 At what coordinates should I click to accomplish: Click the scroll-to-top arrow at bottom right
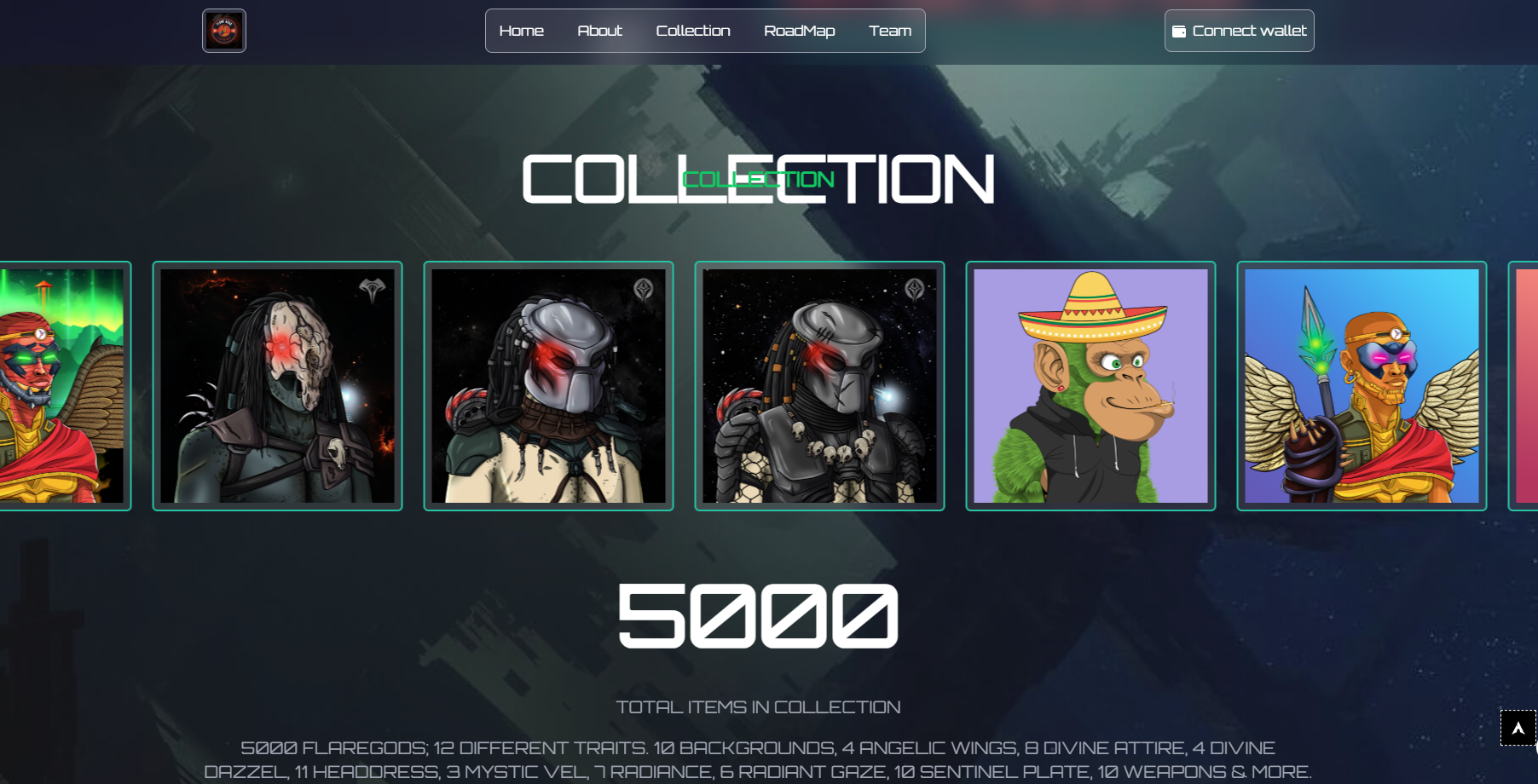pos(1517,728)
